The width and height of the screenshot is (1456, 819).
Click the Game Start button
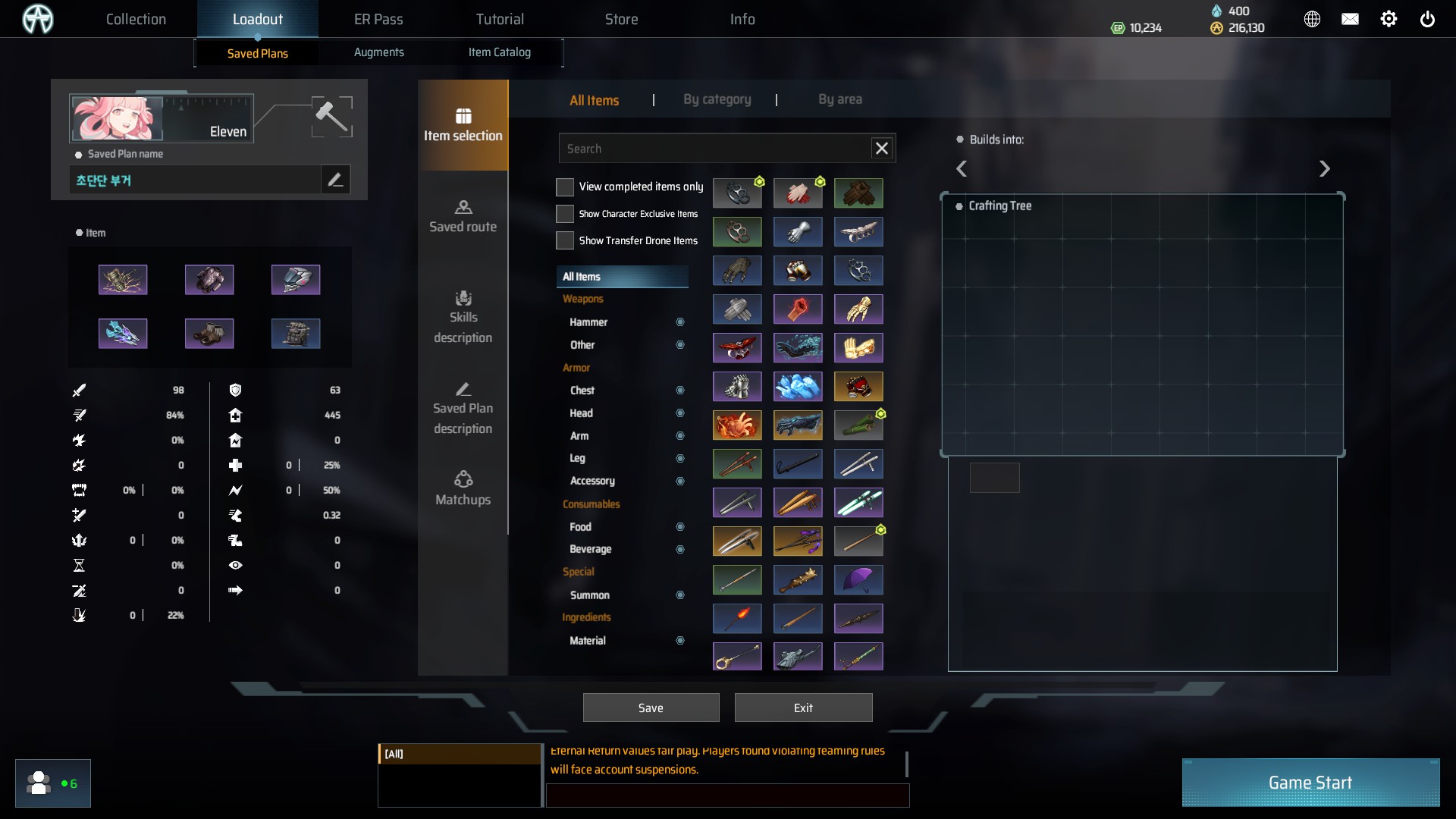click(1310, 783)
